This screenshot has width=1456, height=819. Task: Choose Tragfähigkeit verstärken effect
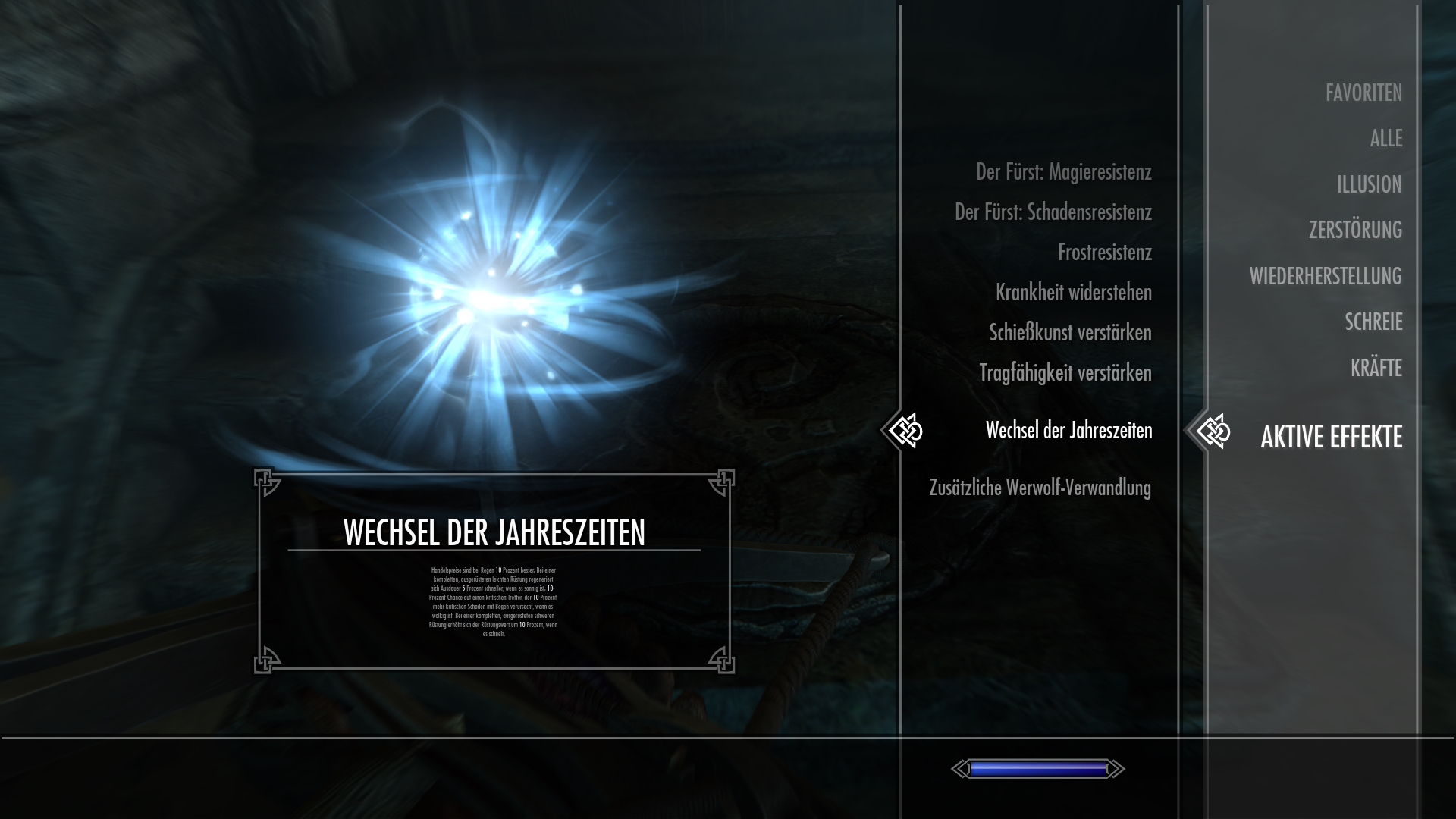coord(1065,373)
